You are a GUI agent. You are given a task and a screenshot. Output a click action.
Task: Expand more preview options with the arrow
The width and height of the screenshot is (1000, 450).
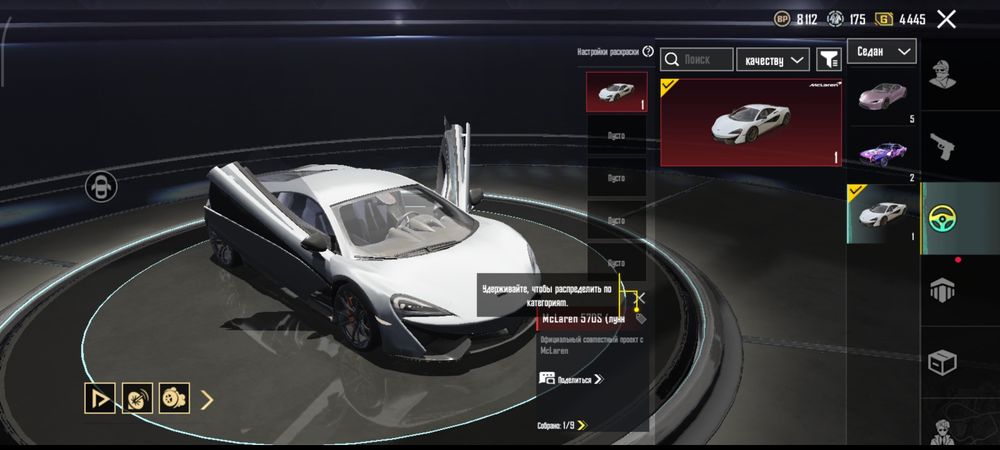pyautogui.click(x=208, y=400)
